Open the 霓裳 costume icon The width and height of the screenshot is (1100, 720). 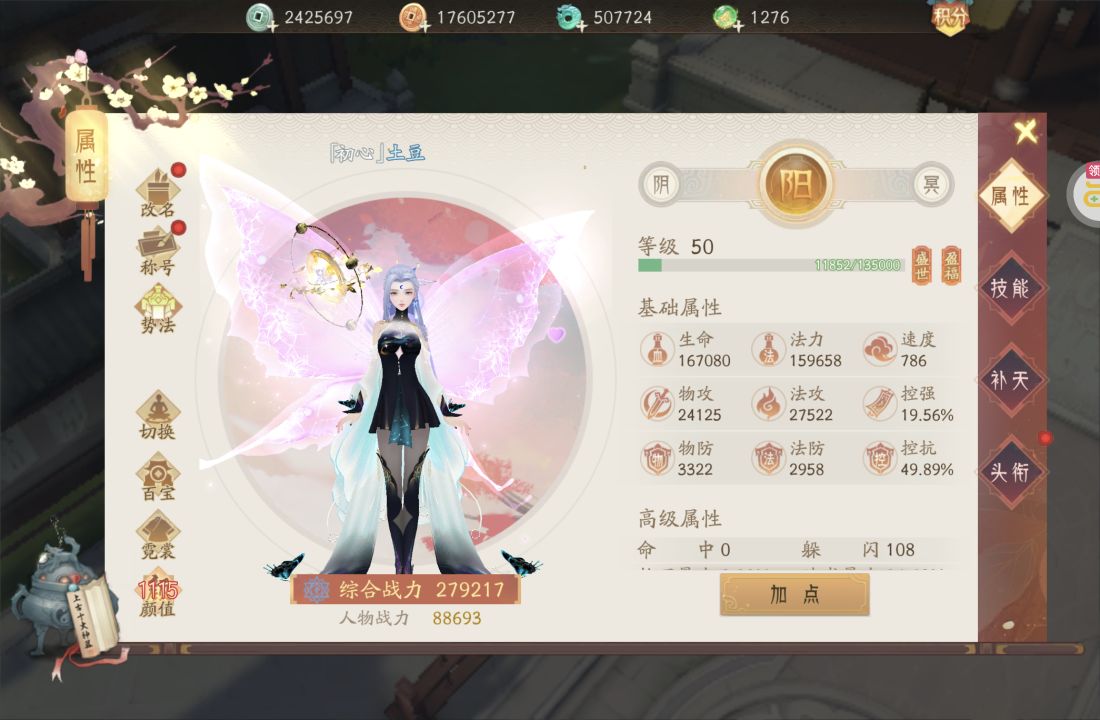[158, 534]
